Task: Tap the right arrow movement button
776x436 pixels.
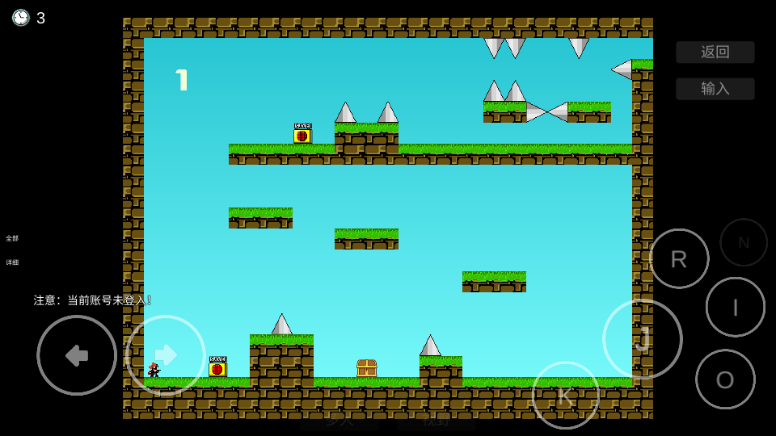Action: coord(165,355)
